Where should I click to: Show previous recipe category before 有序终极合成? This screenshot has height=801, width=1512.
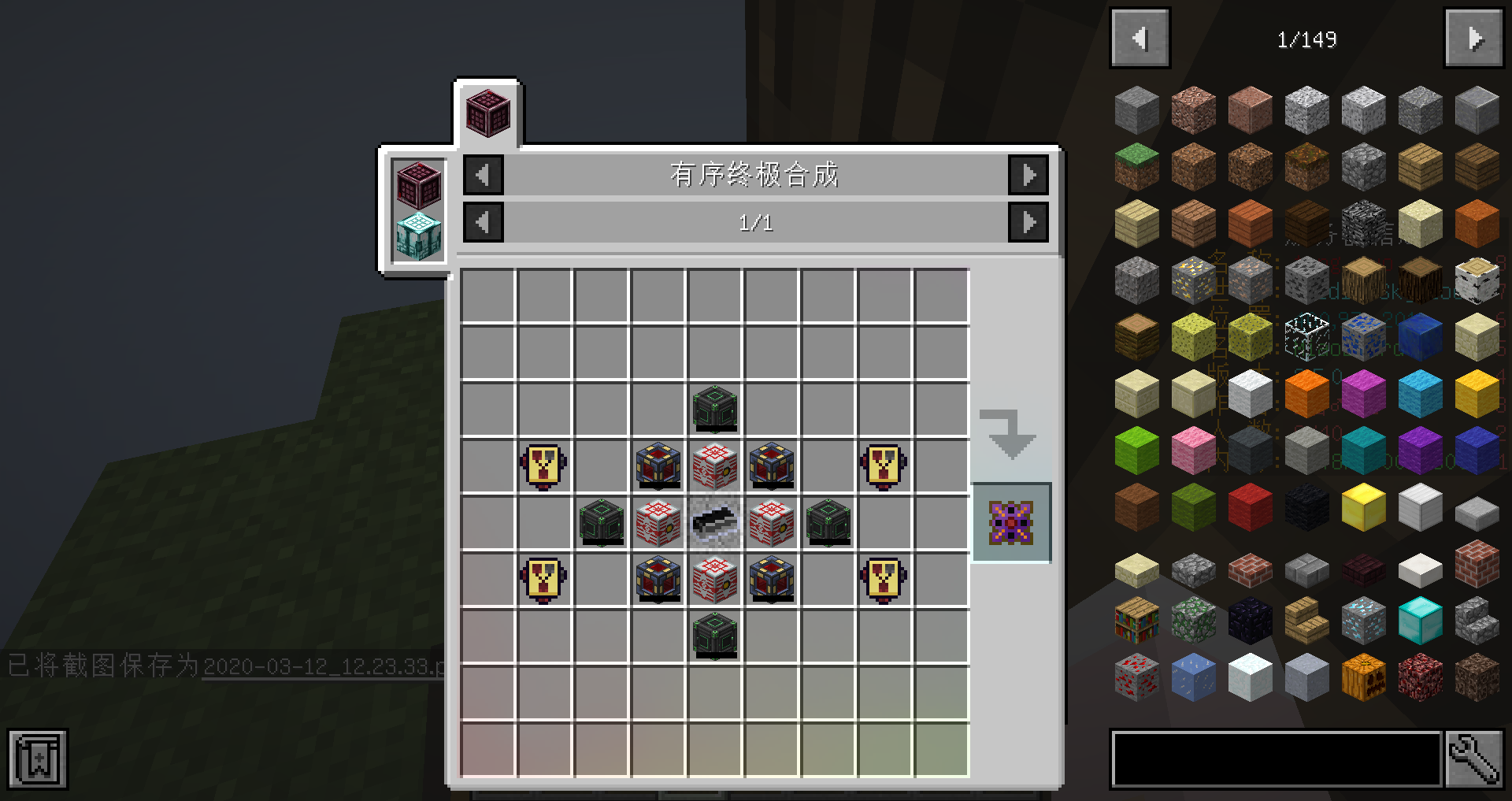[484, 175]
